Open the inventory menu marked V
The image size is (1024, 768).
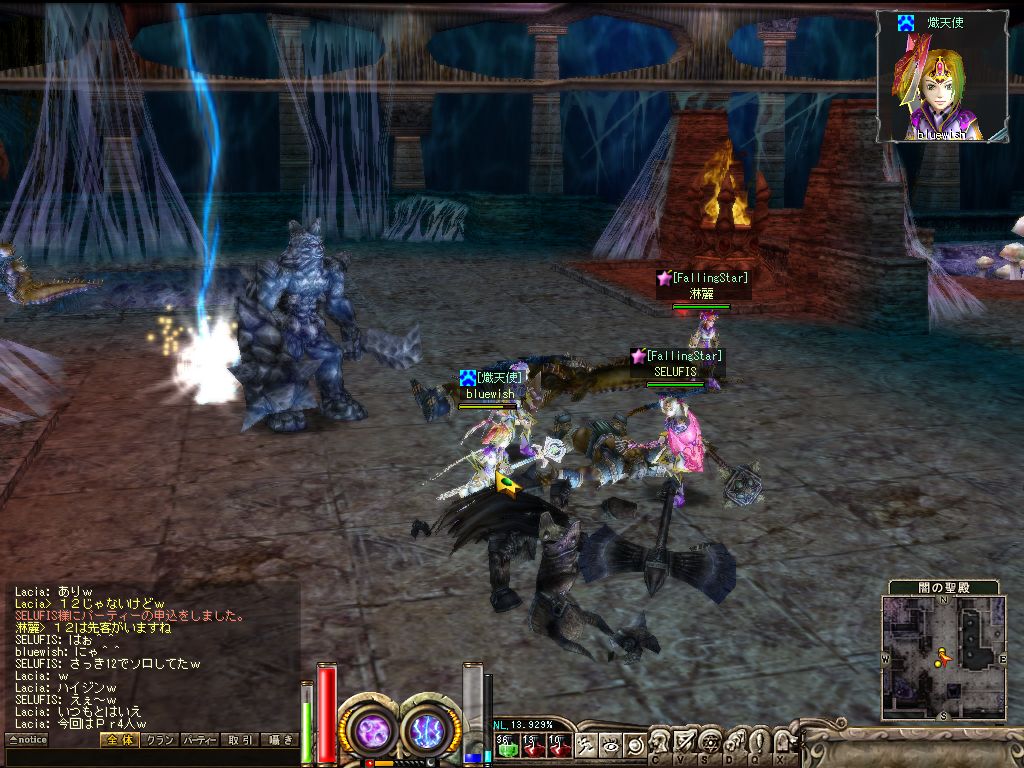685,743
